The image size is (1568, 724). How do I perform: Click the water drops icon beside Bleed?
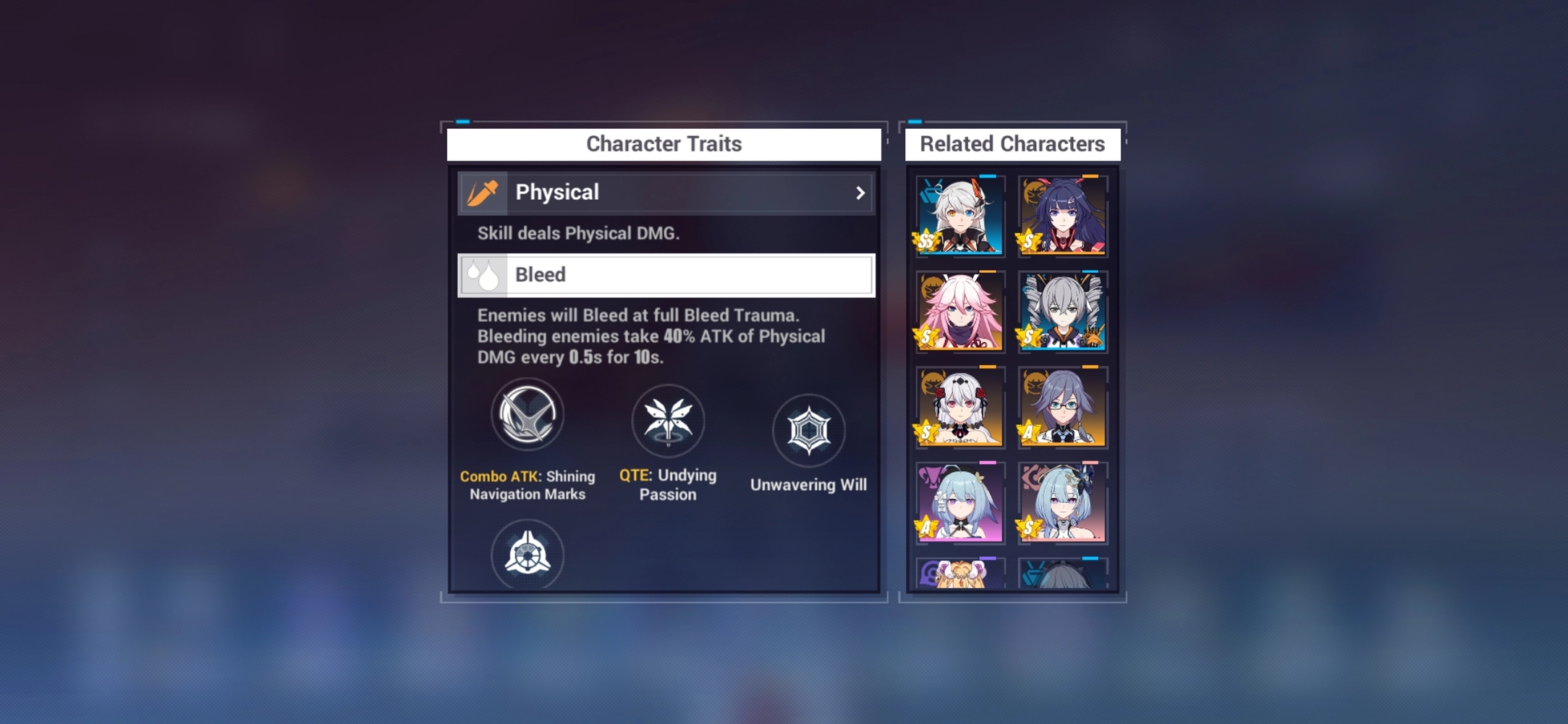[483, 274]
